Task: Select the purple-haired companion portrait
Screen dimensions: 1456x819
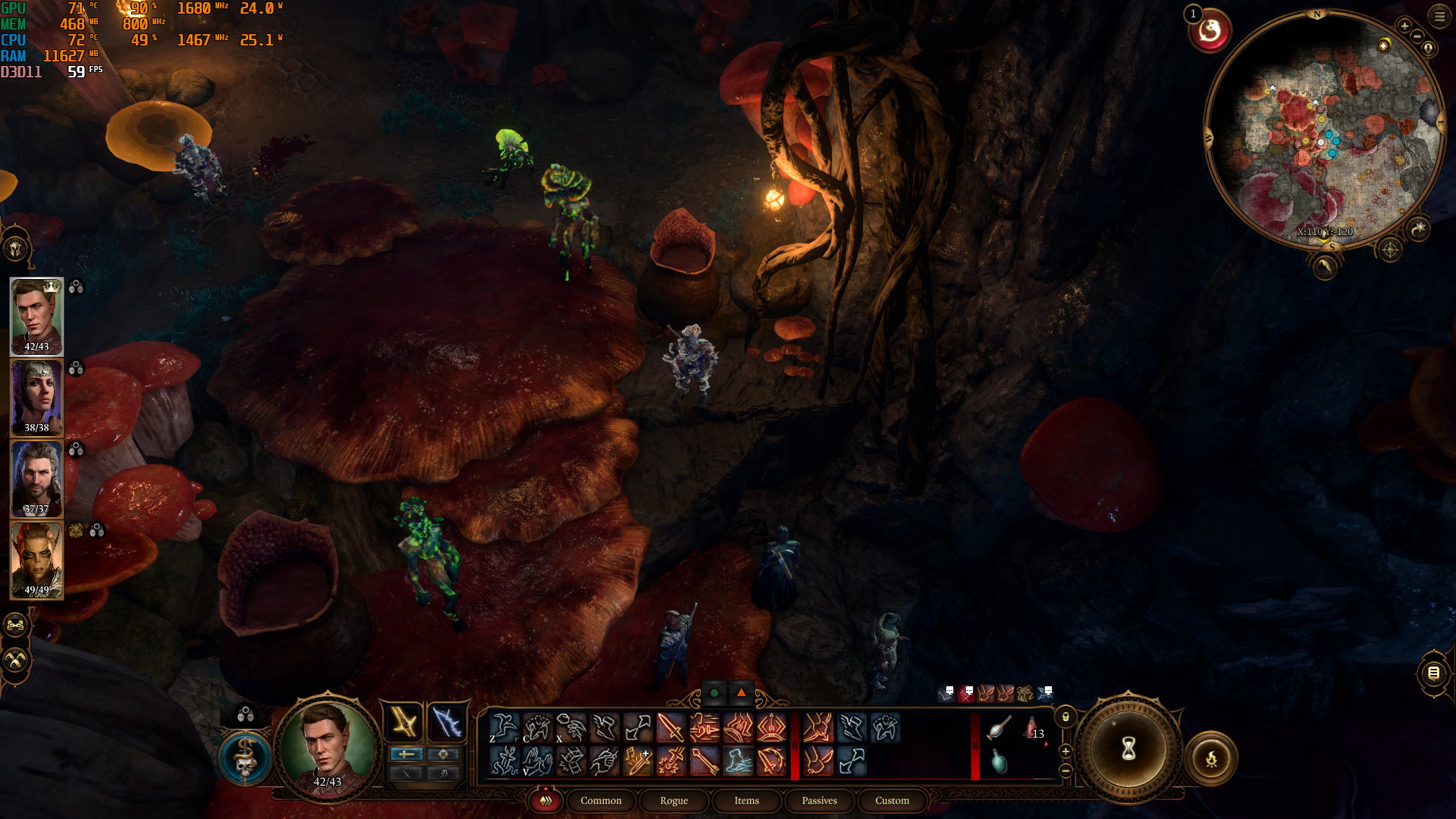Action: coord(36,397)
